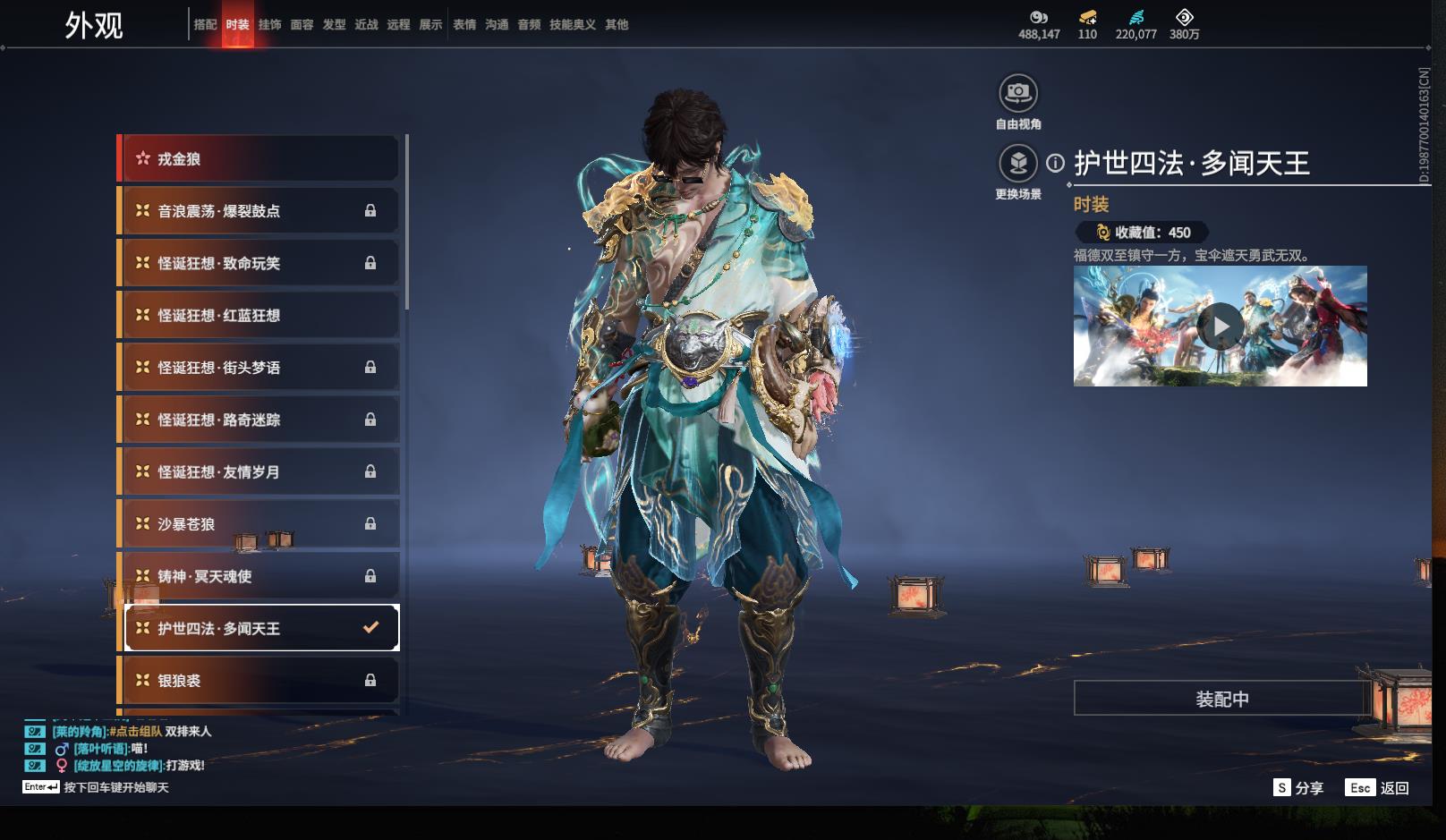Open the 挂饰 tab

[x=269, y=24]
